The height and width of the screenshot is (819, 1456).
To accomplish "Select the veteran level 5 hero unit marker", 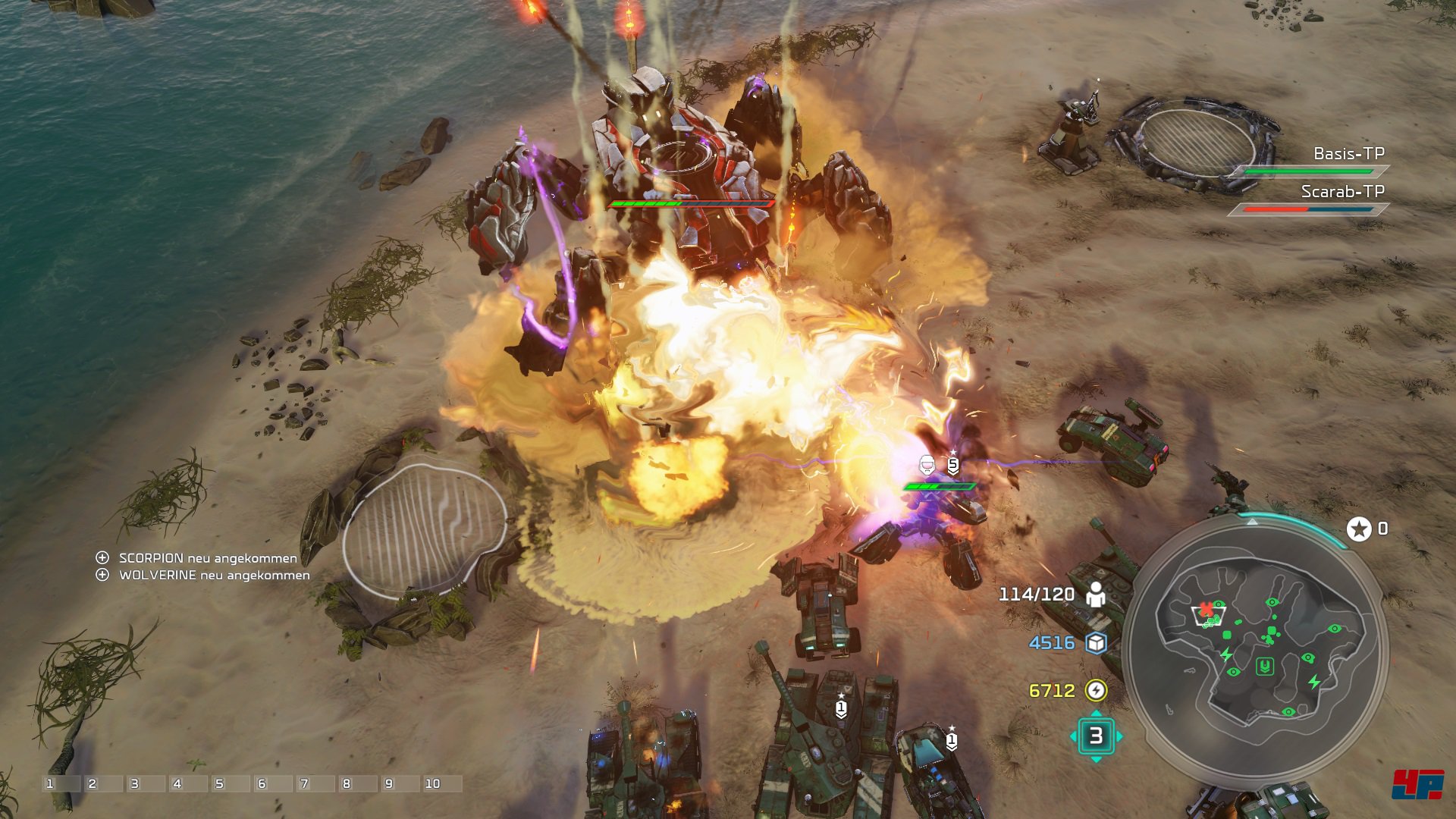I will coord(953,465).
